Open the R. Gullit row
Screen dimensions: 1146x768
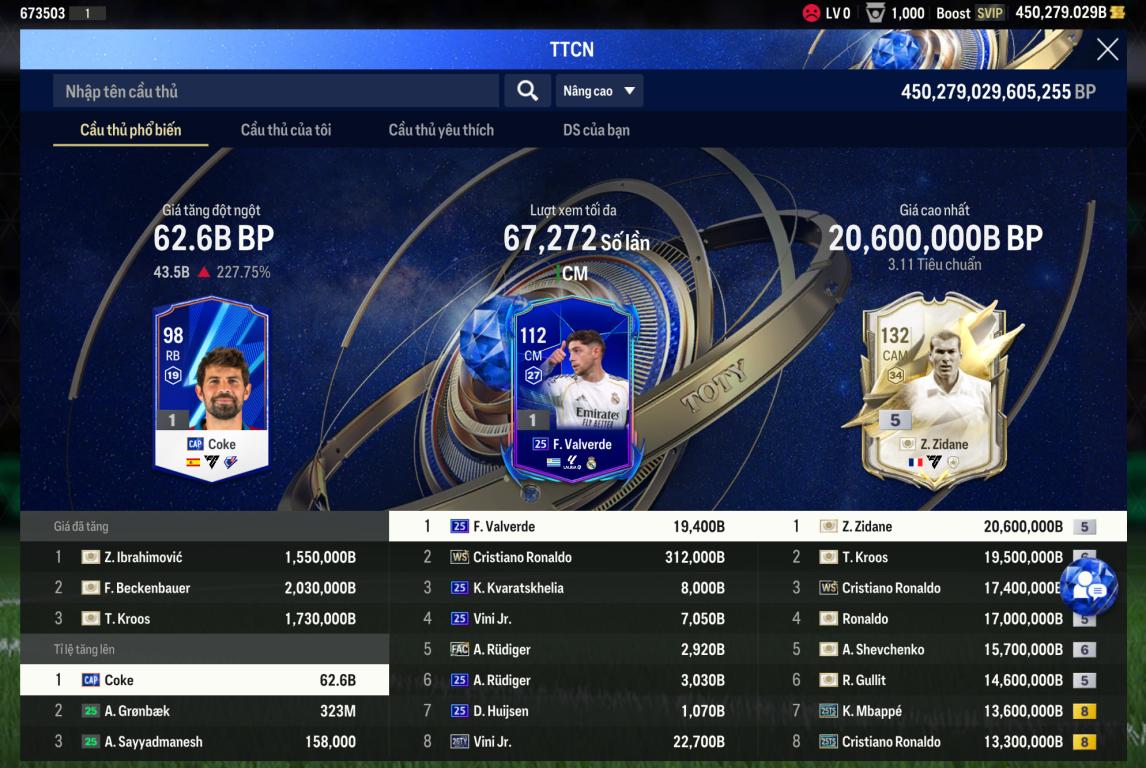point(942,680)
